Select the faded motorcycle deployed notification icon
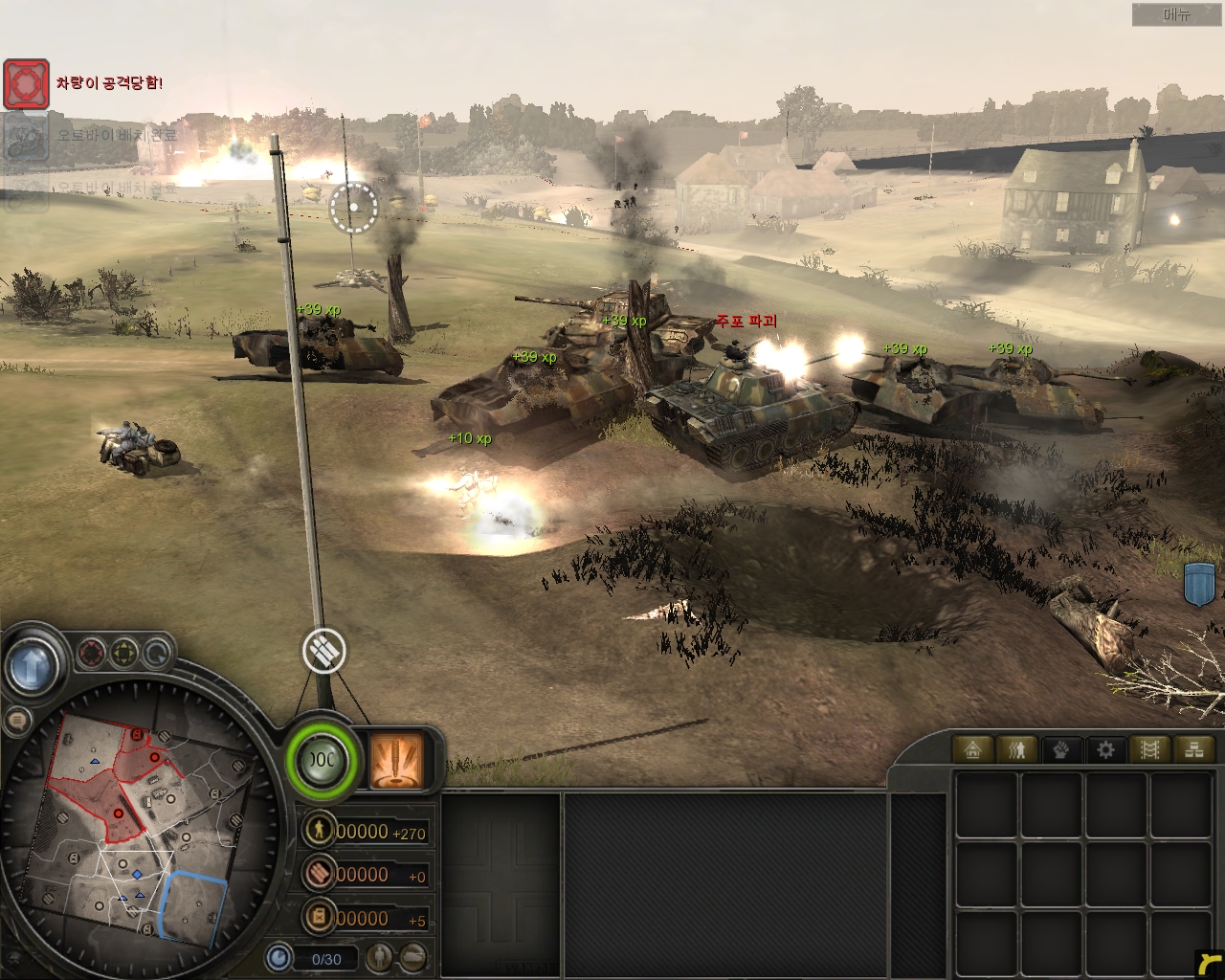Image resolution: width=1225 pixels, height=980 pixels. pos(26,138)
